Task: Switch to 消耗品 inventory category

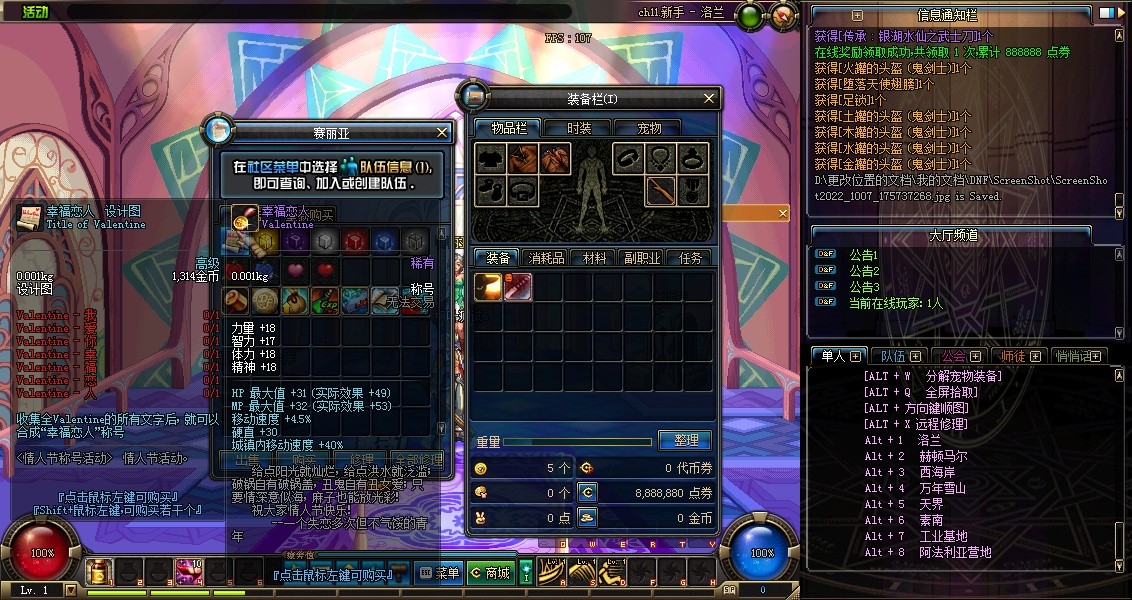Action: tap(546, 258)
